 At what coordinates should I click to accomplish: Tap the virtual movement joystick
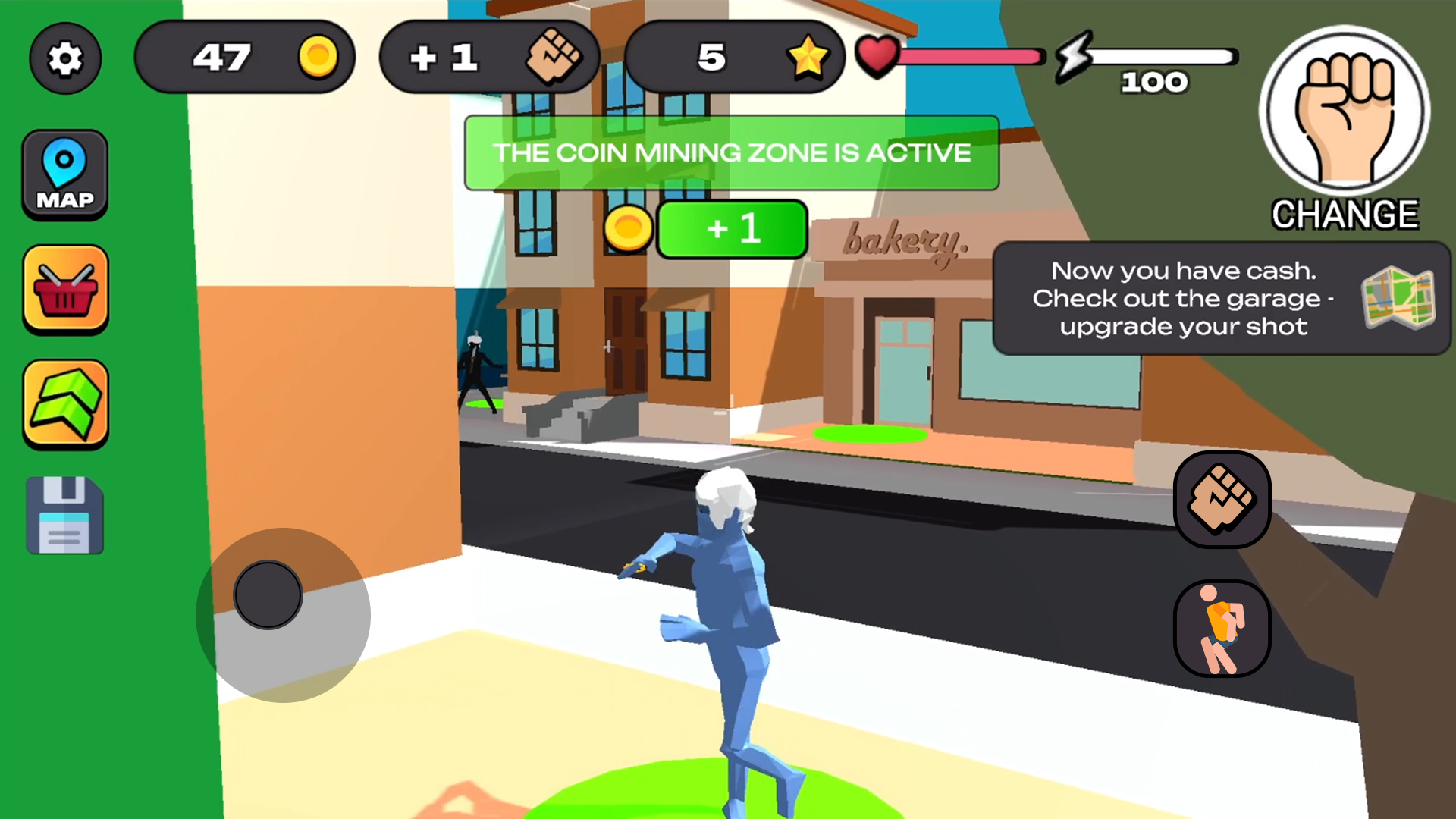coord(267,594)
